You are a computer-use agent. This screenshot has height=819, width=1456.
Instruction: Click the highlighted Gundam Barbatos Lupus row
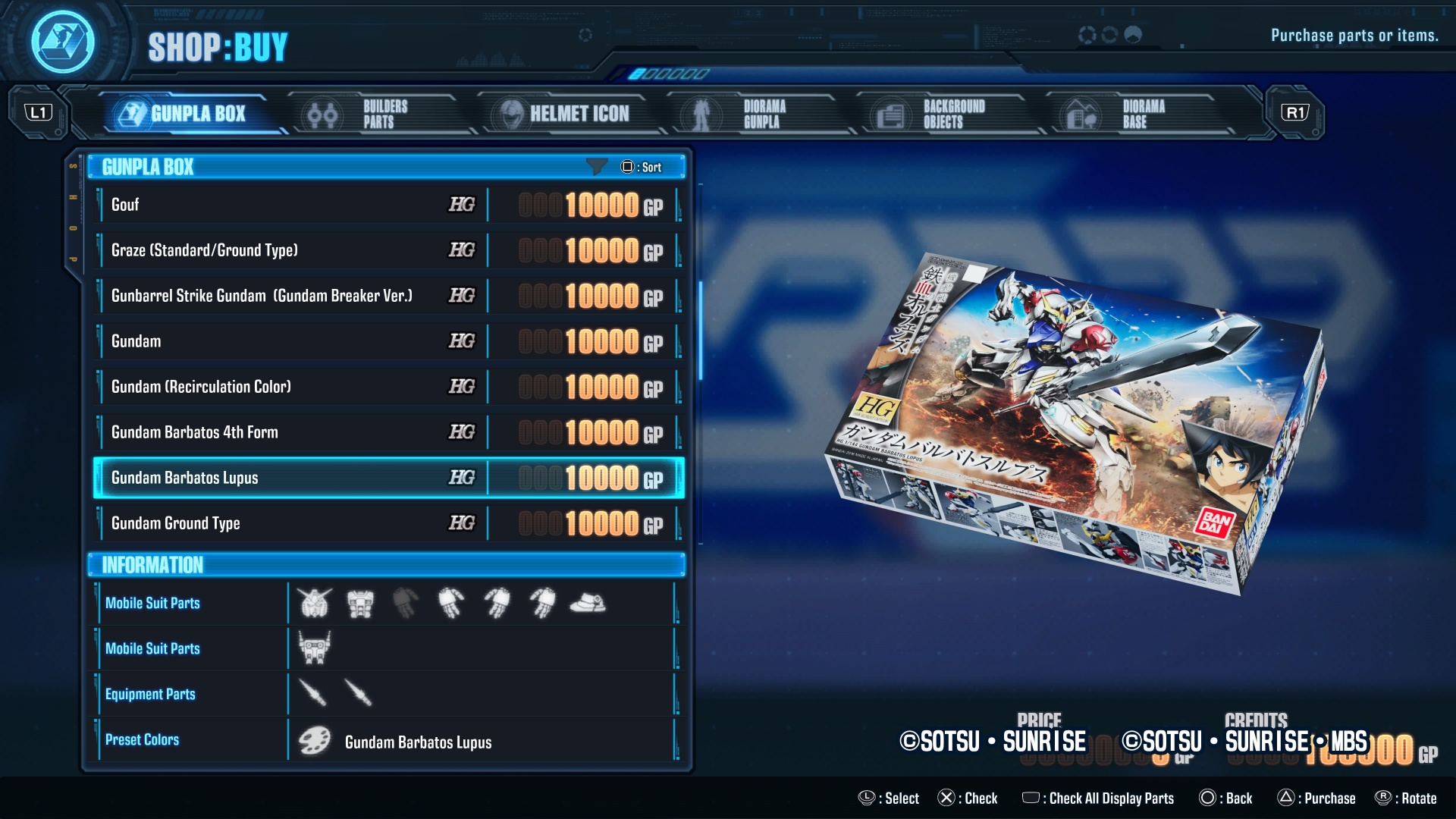[387, 478]
